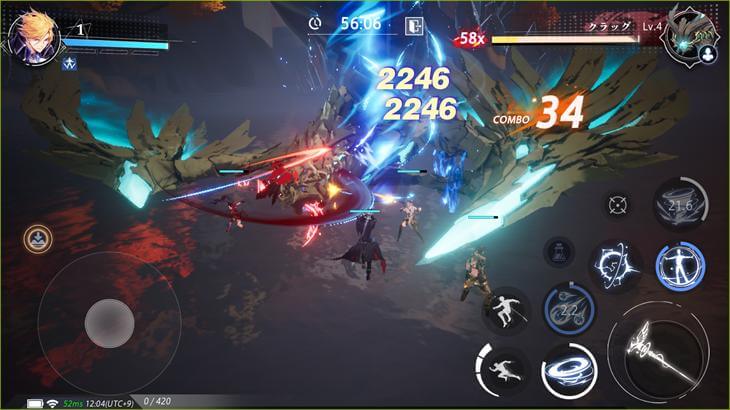Tap the blue buff icon under portrait

coord(71,63)
